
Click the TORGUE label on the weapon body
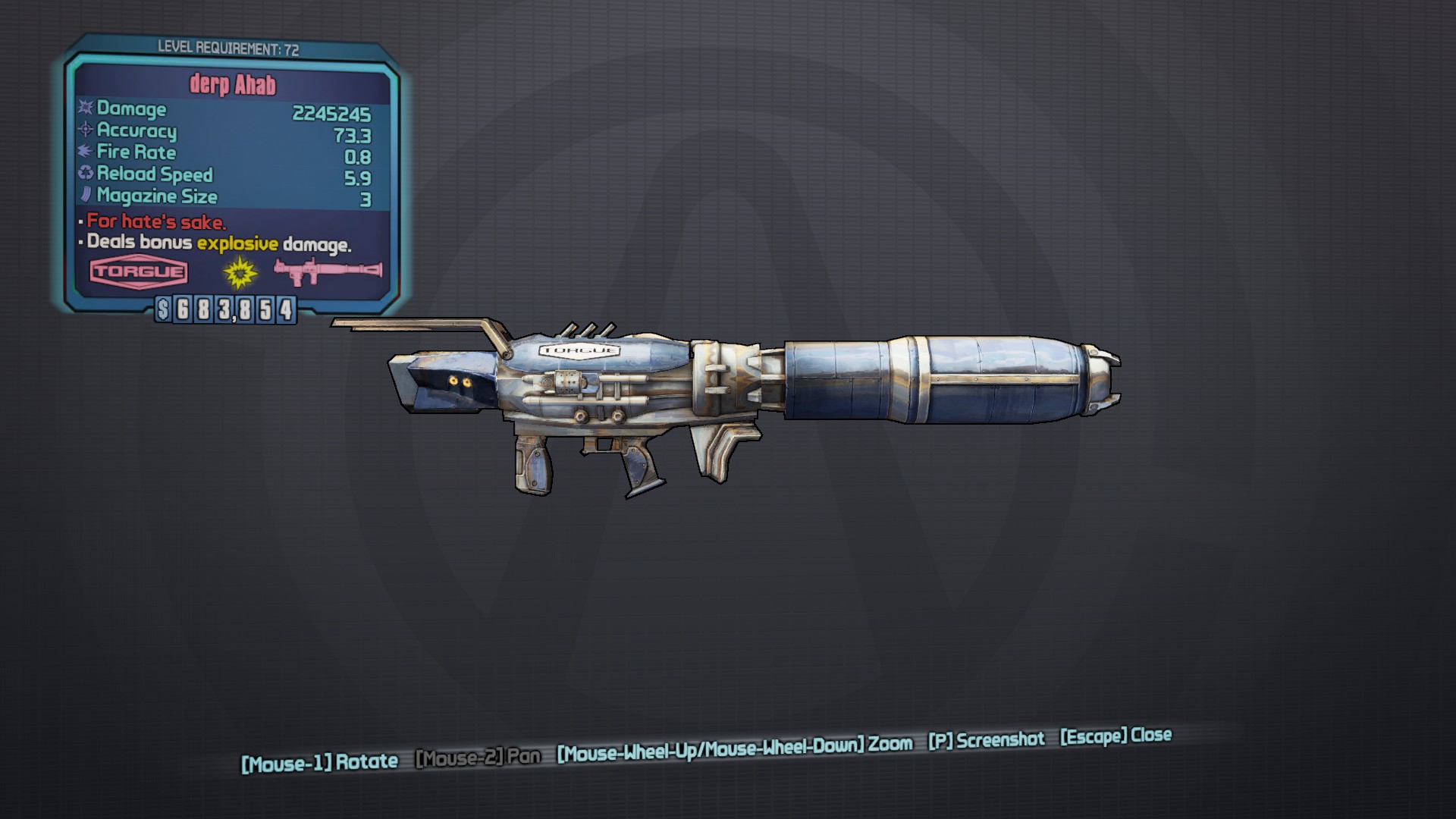(x=581, y=350)
